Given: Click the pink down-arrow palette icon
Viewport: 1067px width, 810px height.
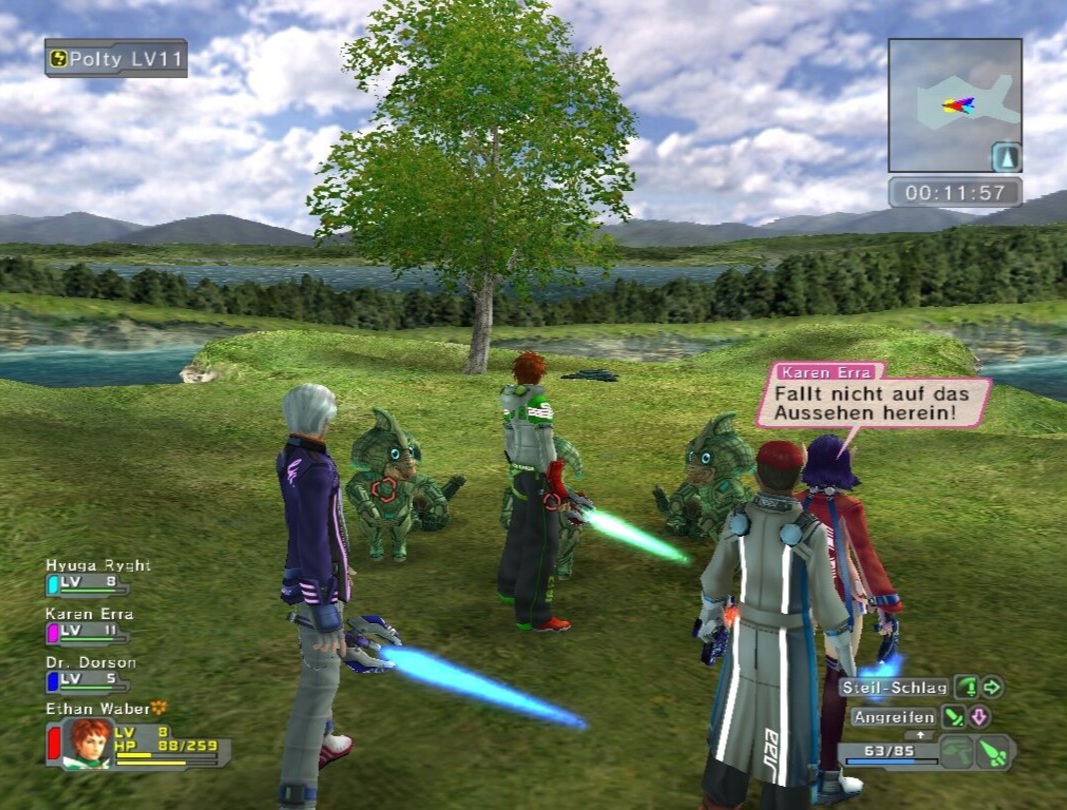Looking at the screenshot, I should coord(979,717).
